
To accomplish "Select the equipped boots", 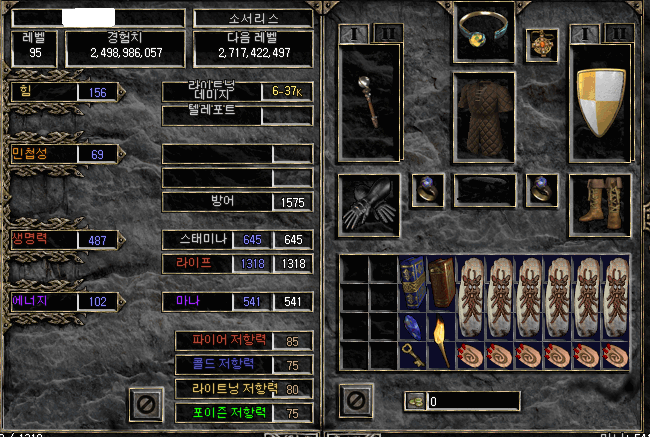I will tap(602, 200).
